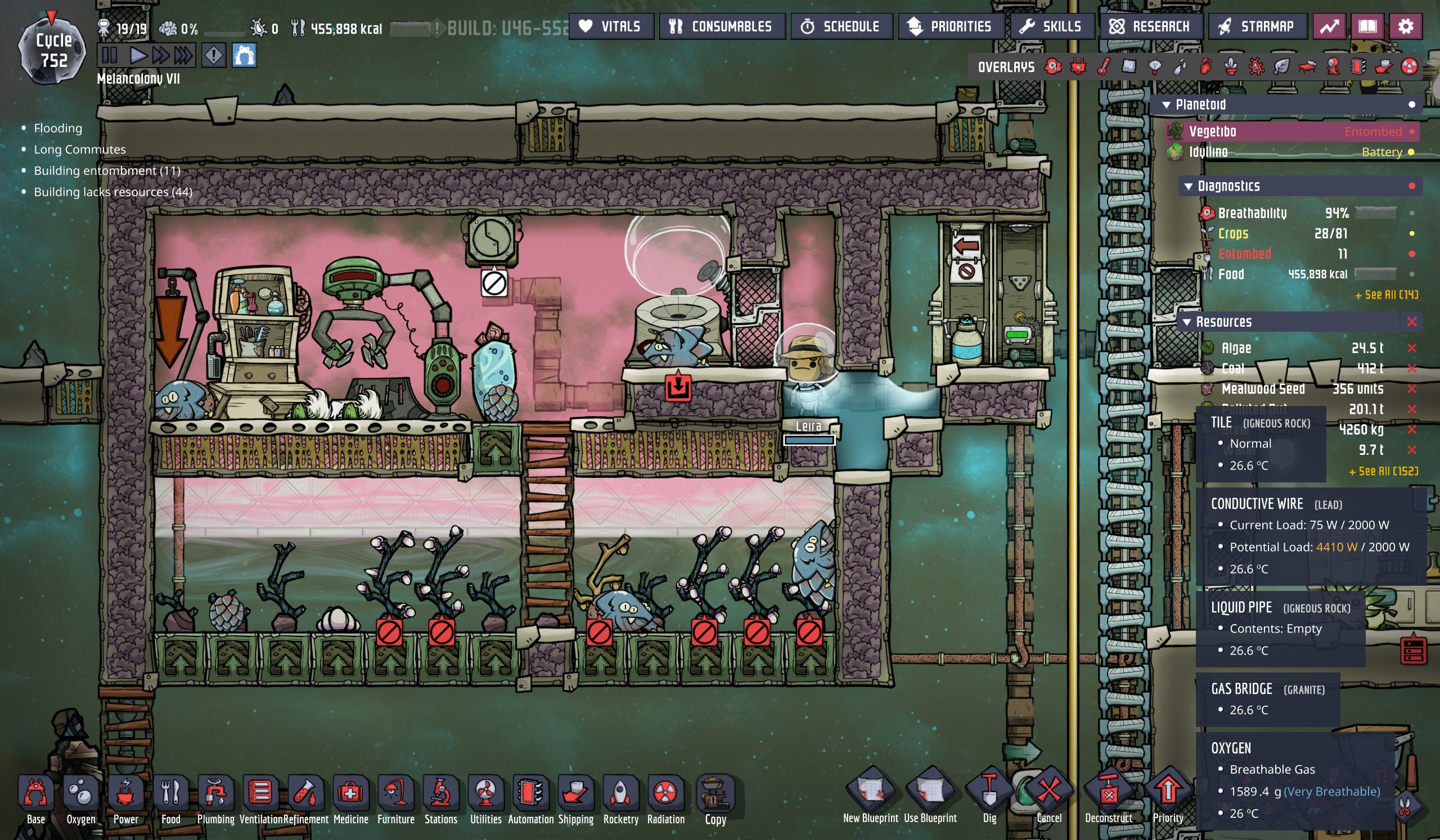The width and height of the screenshot is (1440, 840).
Task: Select the Deconstruct tool
Action: 1108,794
